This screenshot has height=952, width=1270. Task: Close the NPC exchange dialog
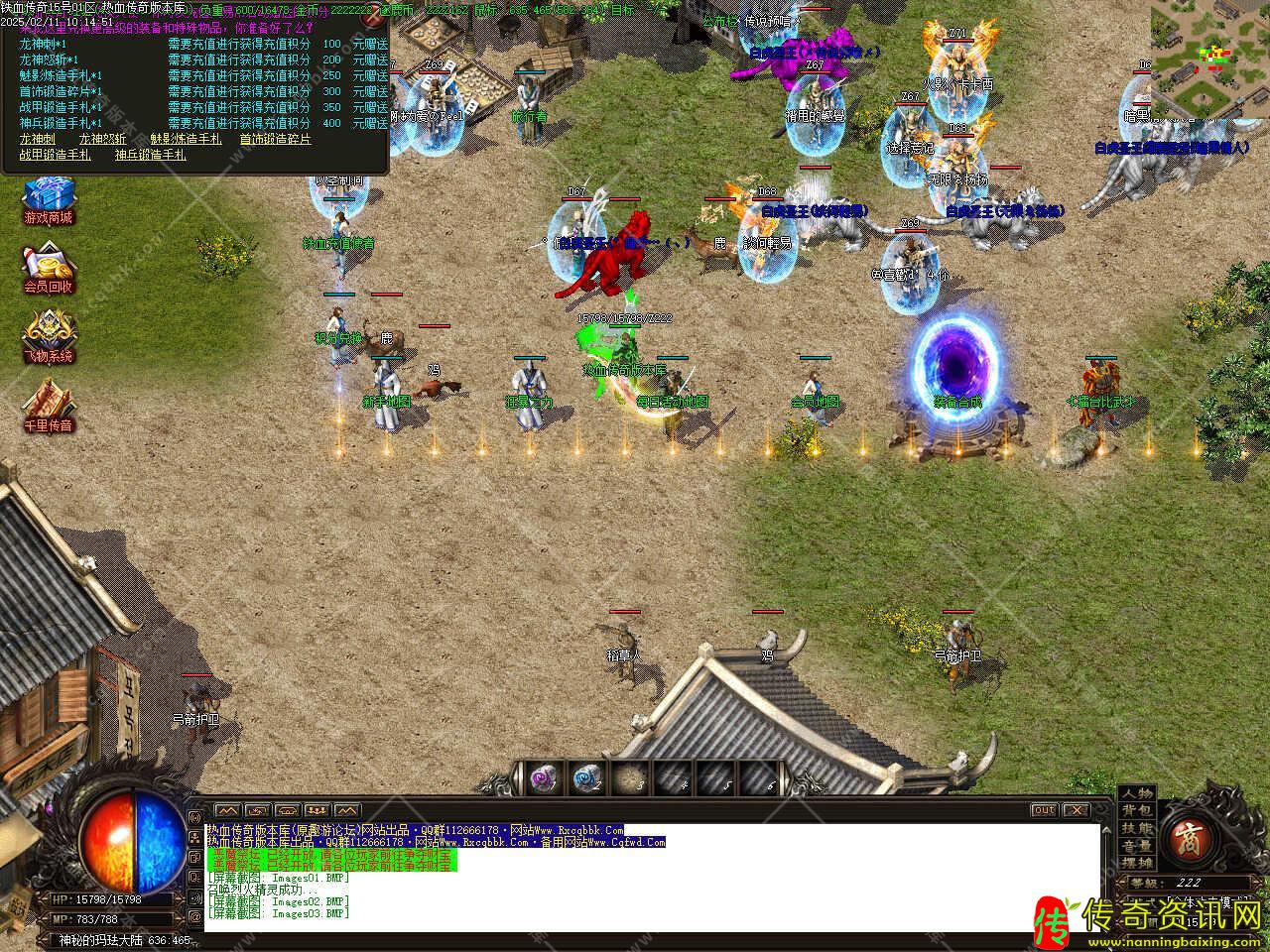click(x=372, y=17)
